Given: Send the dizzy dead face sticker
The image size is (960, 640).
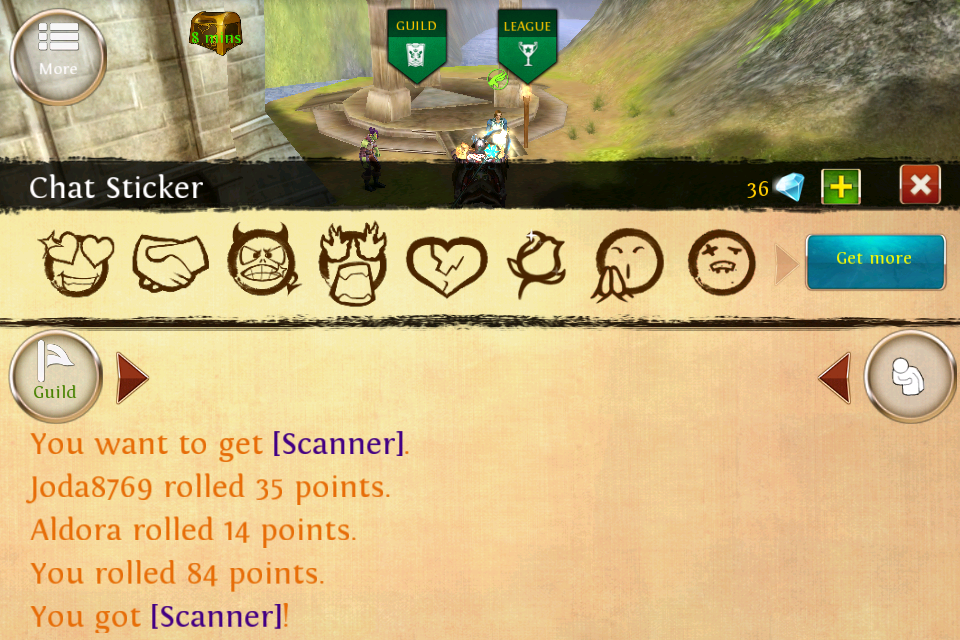Looking at the screenshot, I should [721, 262].
